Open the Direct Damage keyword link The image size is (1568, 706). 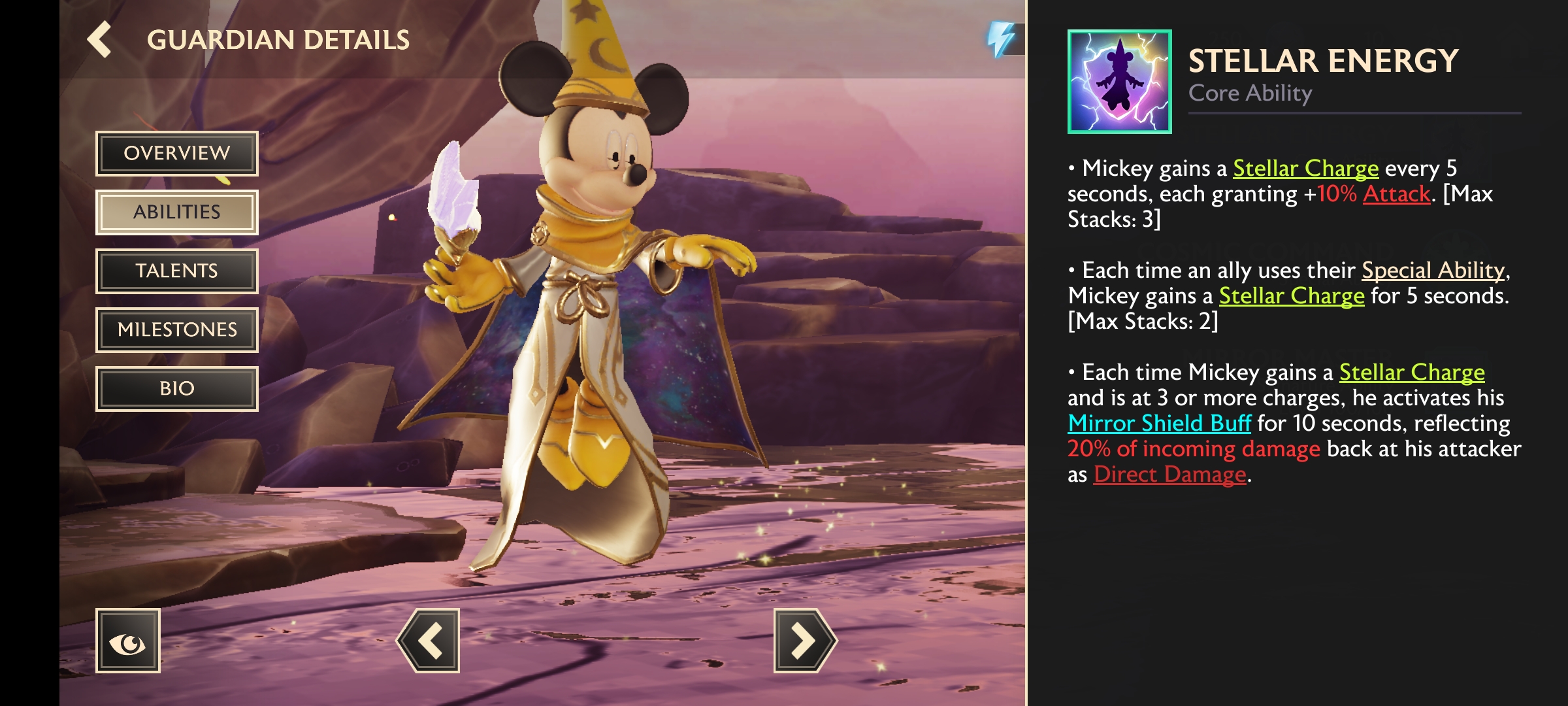tap(1170, 475)
